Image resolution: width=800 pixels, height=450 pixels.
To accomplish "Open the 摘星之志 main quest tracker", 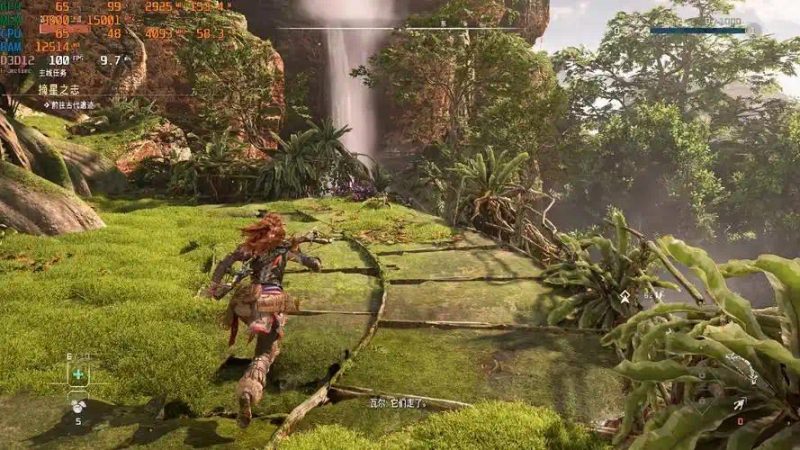I will pos(57,89).
